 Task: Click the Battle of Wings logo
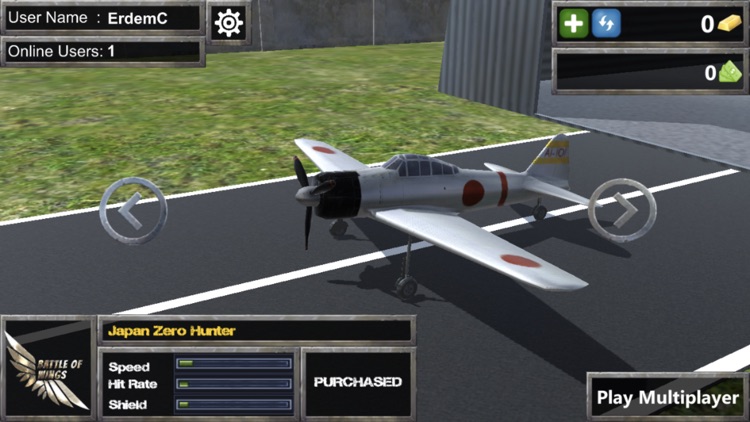tap(47, 367)
